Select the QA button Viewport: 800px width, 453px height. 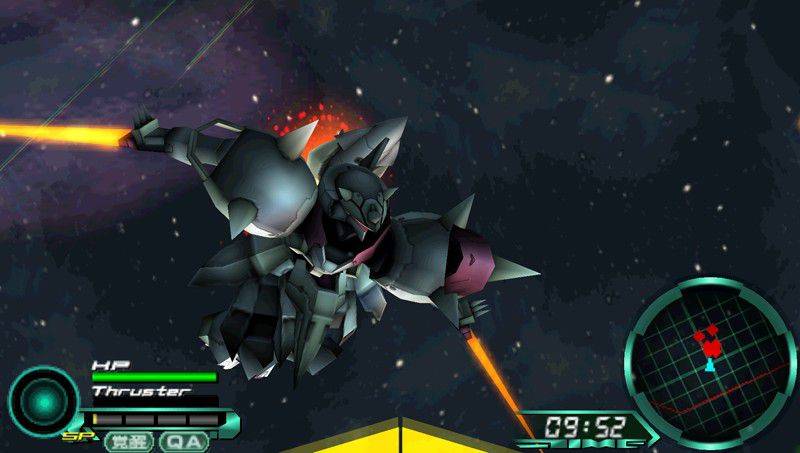click(183, 441)
